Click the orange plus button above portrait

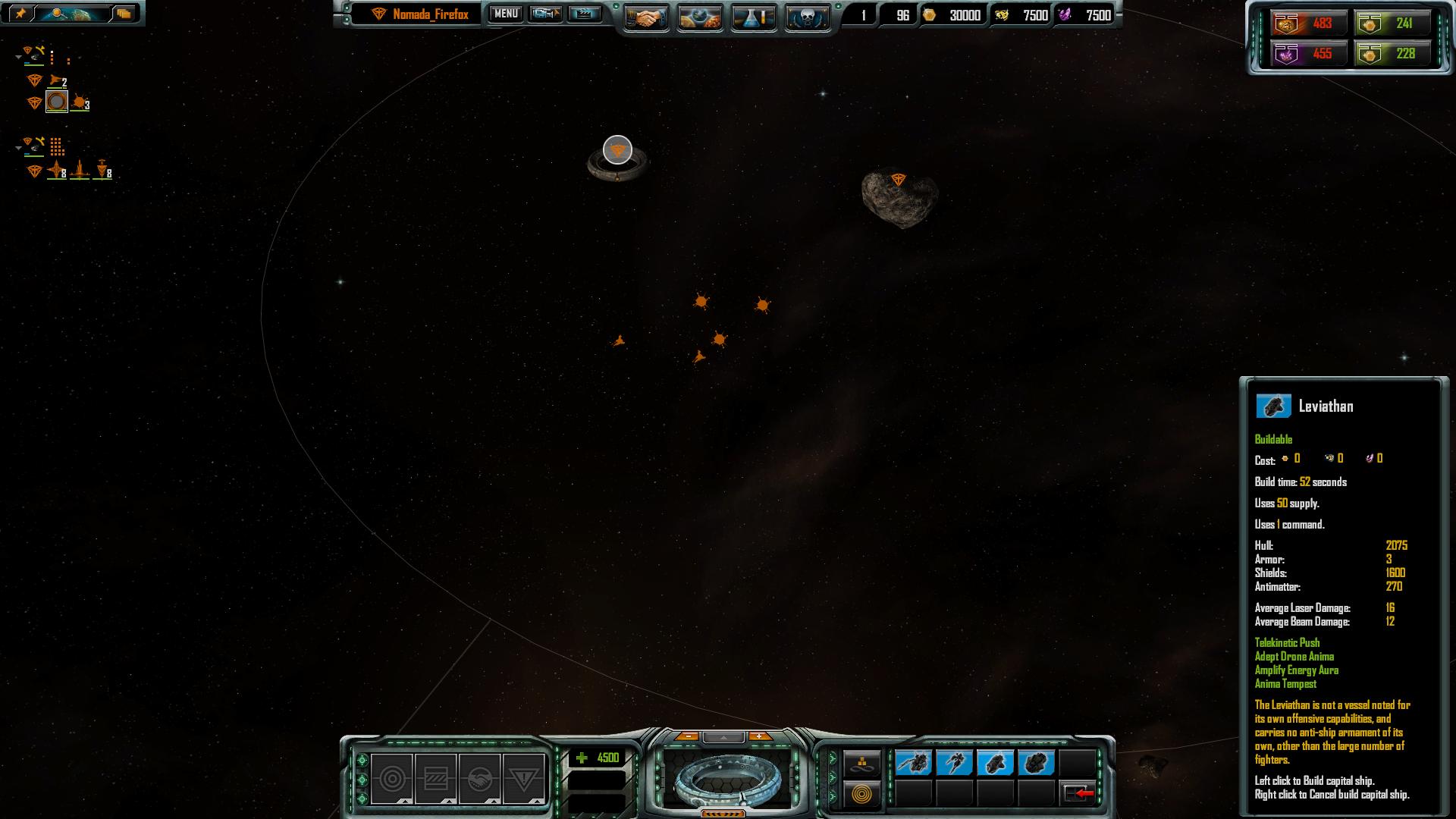(x=758, y=736)
